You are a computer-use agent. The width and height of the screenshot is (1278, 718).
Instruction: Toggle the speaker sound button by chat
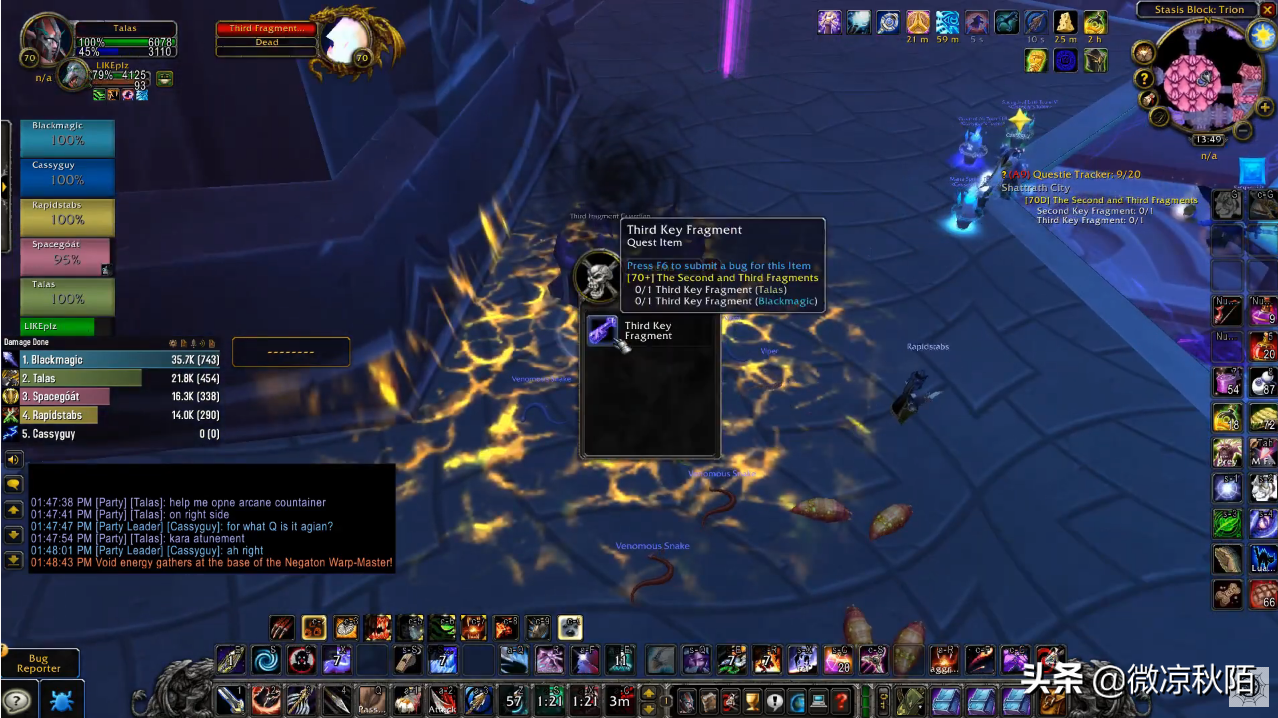(x=14, y=460)
